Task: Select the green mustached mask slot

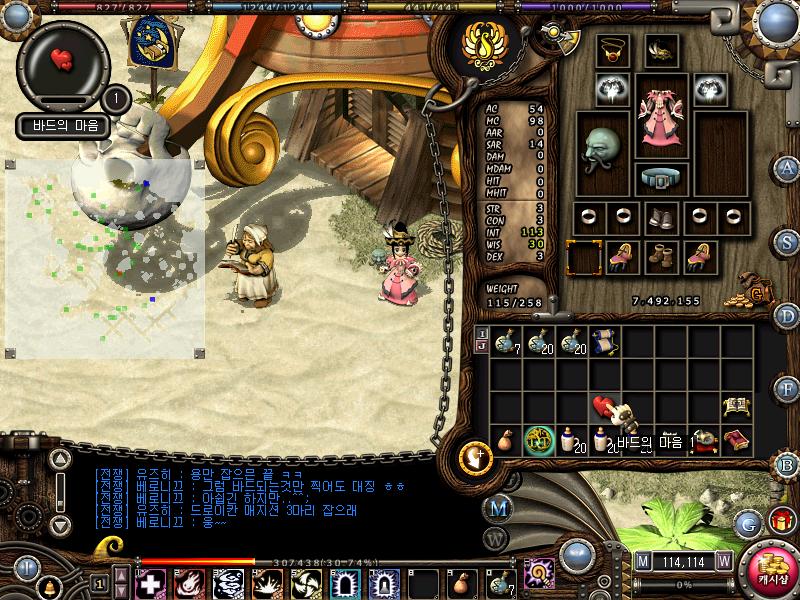Action: coord(603,148)
